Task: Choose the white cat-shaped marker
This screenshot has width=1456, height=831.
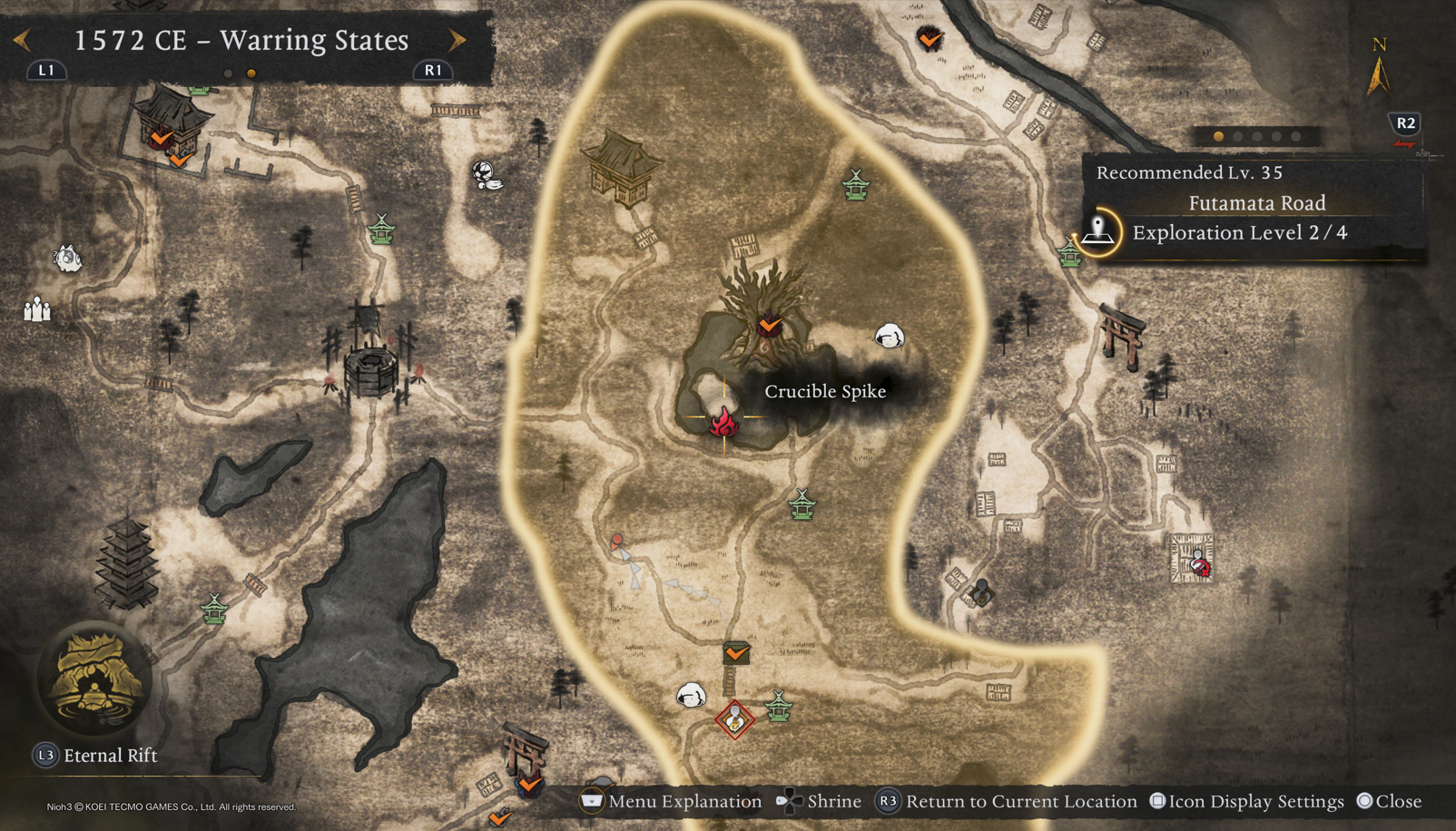Action: [67, 259]
